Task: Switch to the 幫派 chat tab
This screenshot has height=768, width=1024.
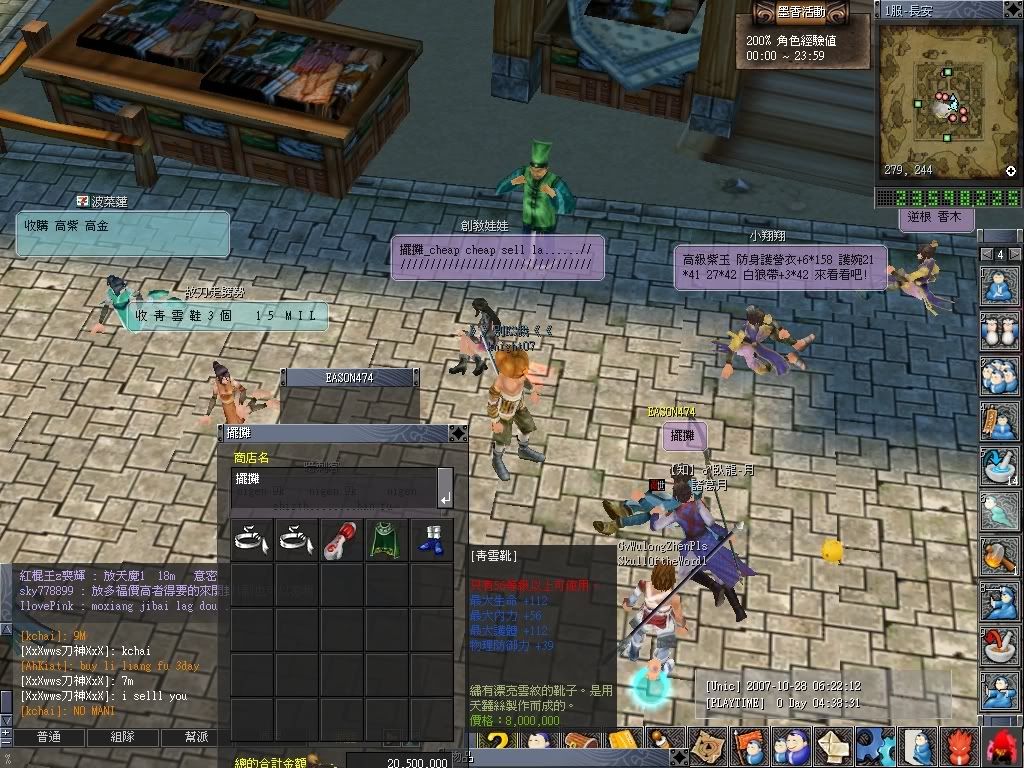Action: (x=196, y=737)
